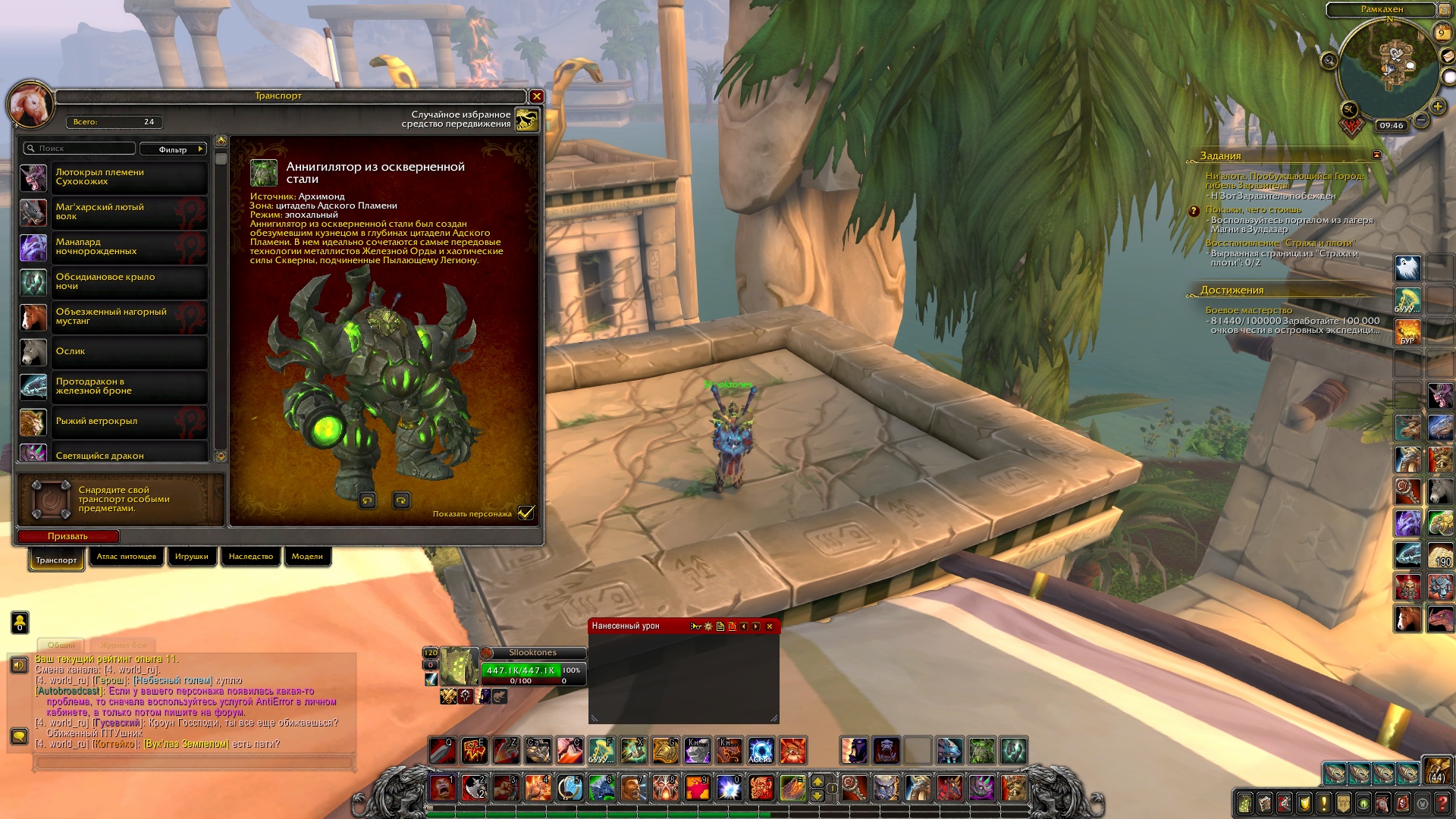Zoom in the minimap with plus button

(x=1437, y=107)
